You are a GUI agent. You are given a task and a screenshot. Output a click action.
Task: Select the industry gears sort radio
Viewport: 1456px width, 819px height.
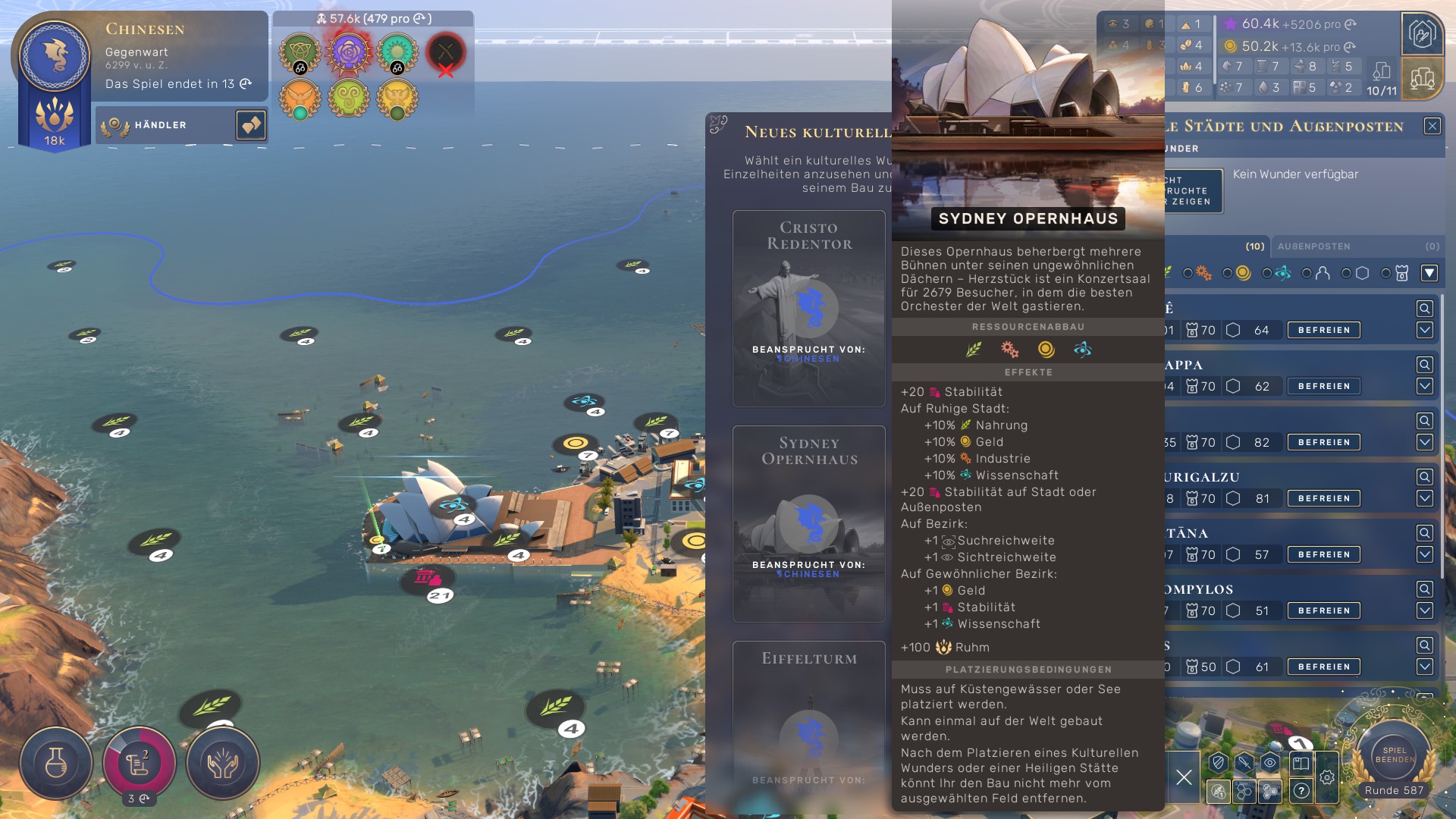point(1188,273)
